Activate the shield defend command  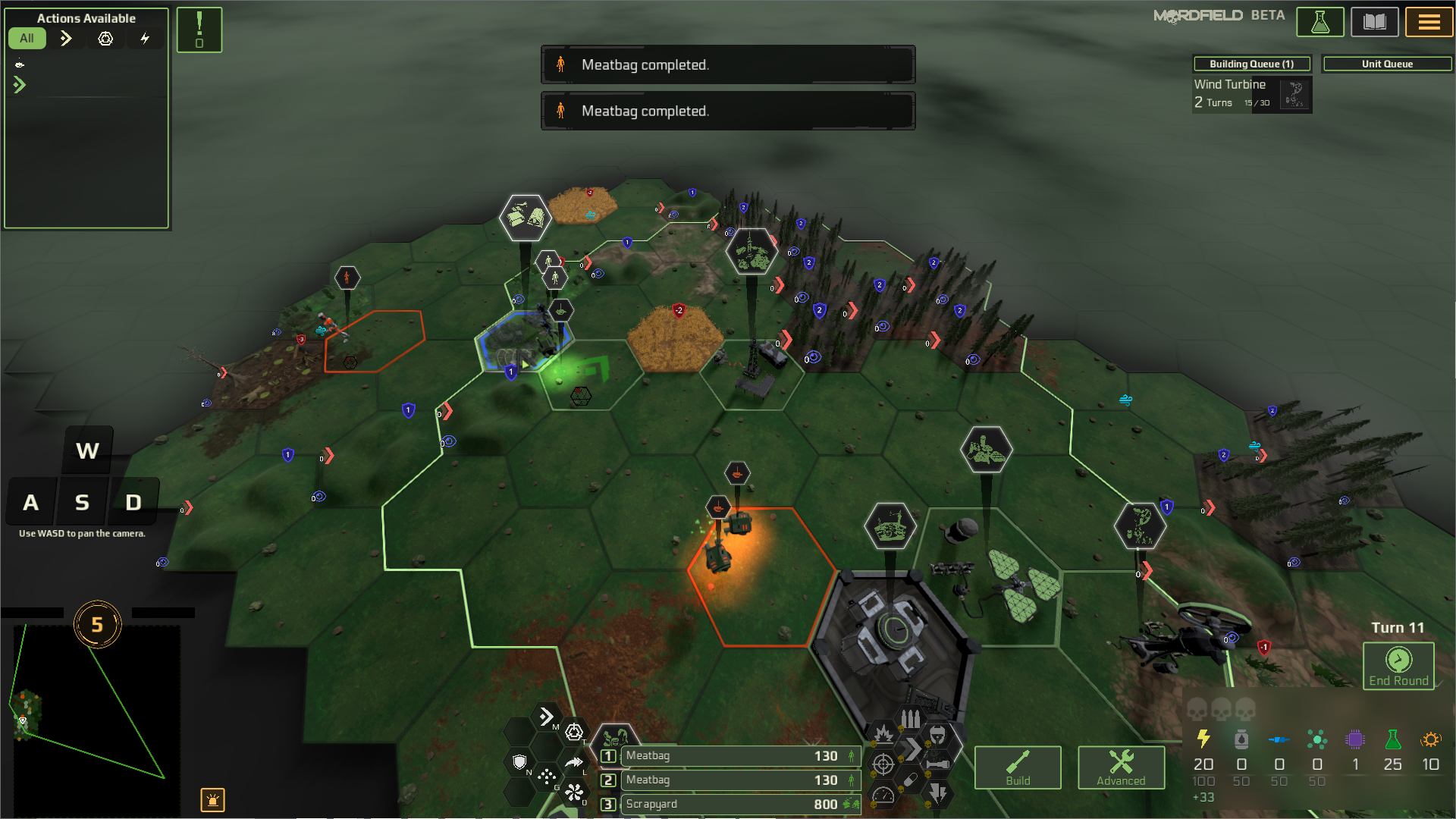tap(519, 761)
